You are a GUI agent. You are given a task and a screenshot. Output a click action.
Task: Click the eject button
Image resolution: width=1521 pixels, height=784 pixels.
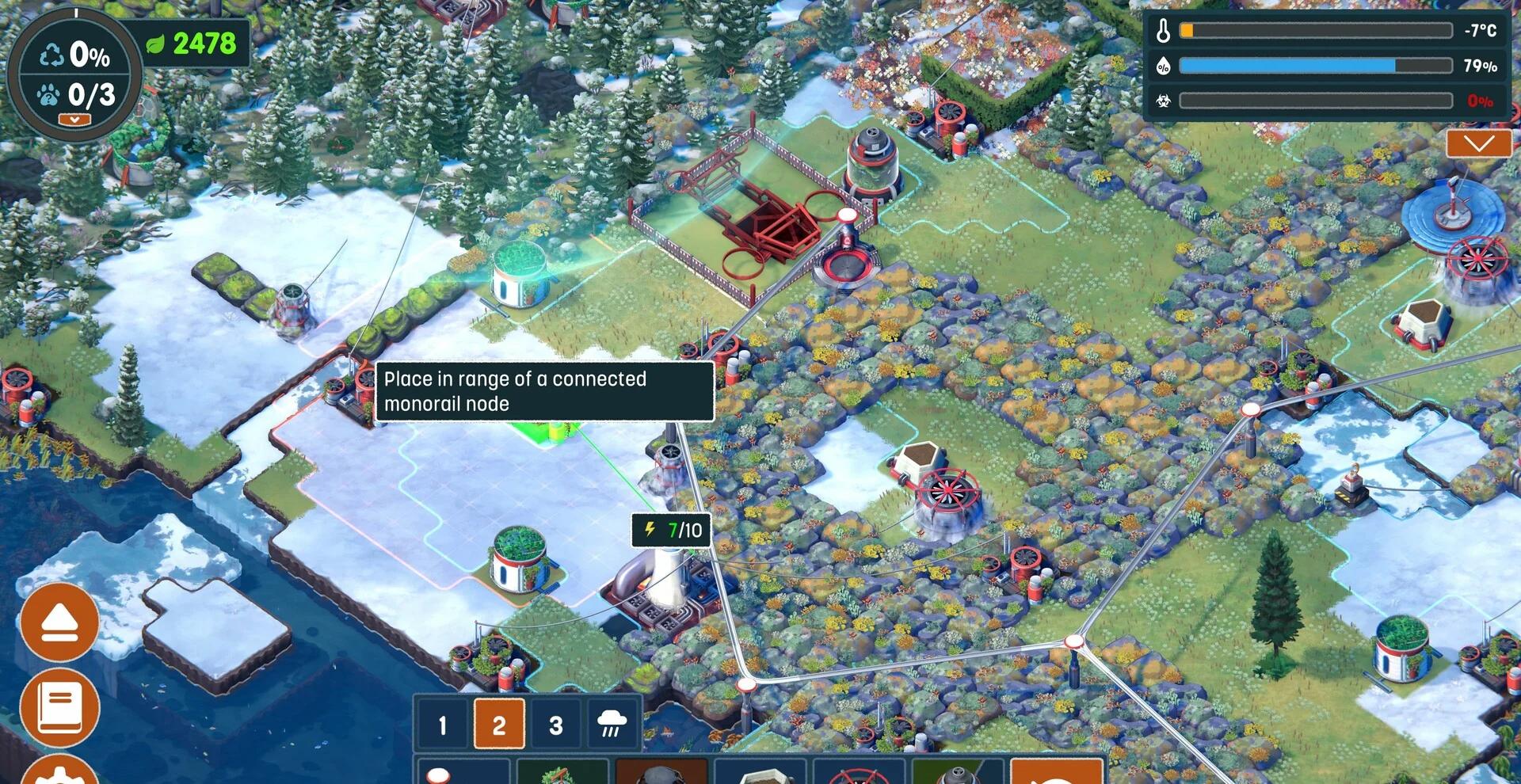coord(60,622)
